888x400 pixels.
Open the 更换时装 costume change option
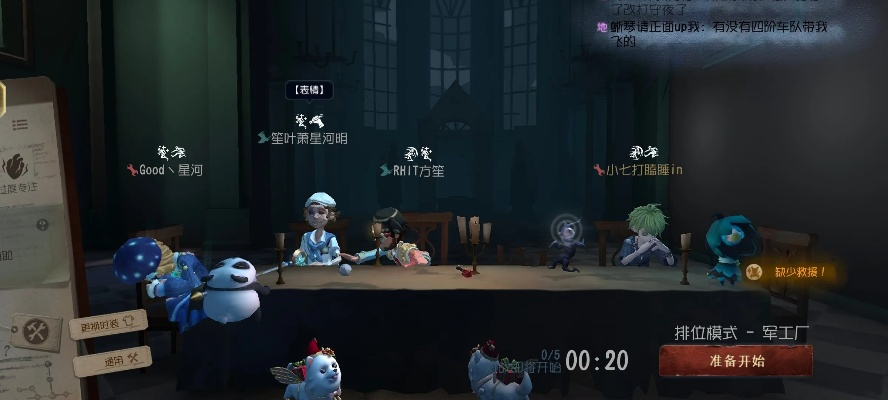click(106, 325)
